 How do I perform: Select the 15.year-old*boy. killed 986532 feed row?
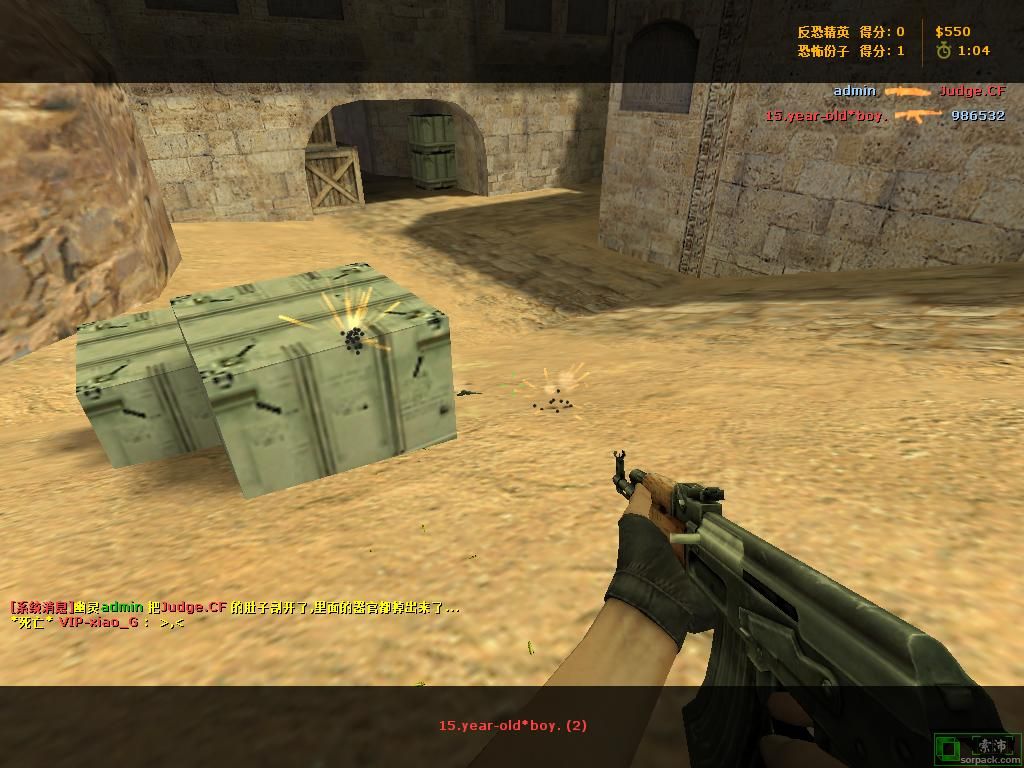point(884,116)
